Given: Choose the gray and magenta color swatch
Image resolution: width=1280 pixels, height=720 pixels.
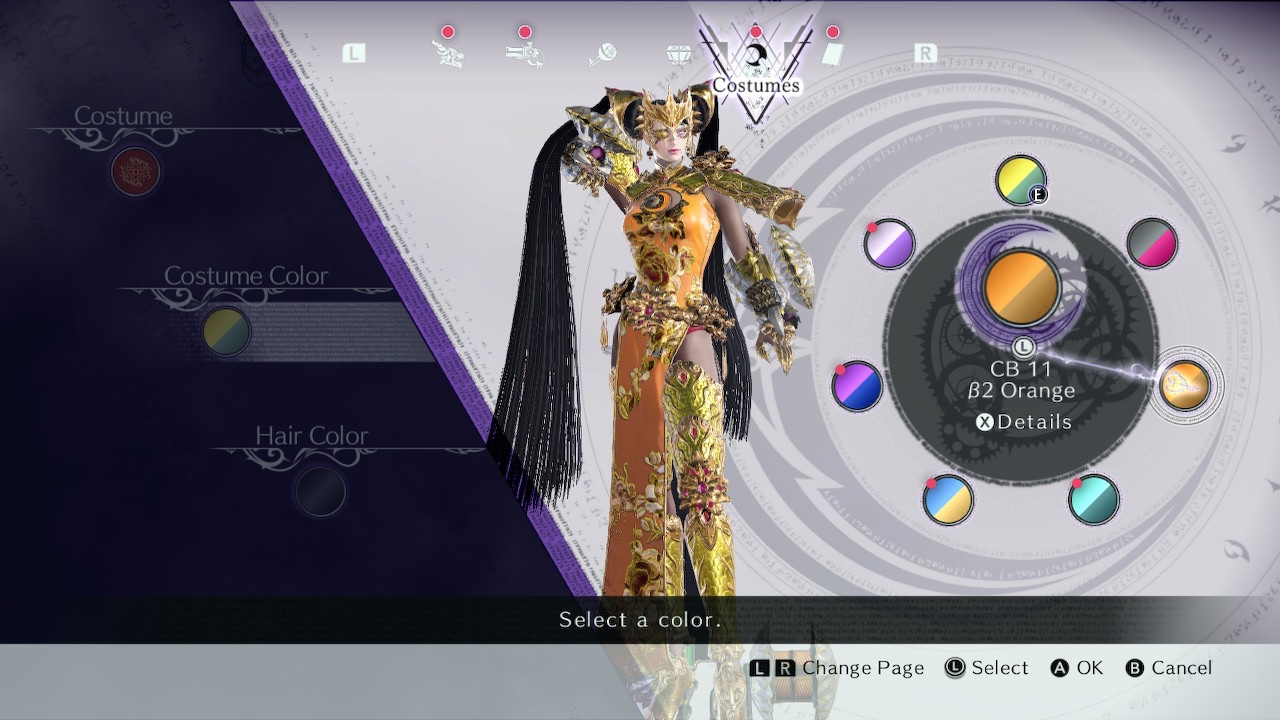Looking at the screenshot, I should [1151, 243].
